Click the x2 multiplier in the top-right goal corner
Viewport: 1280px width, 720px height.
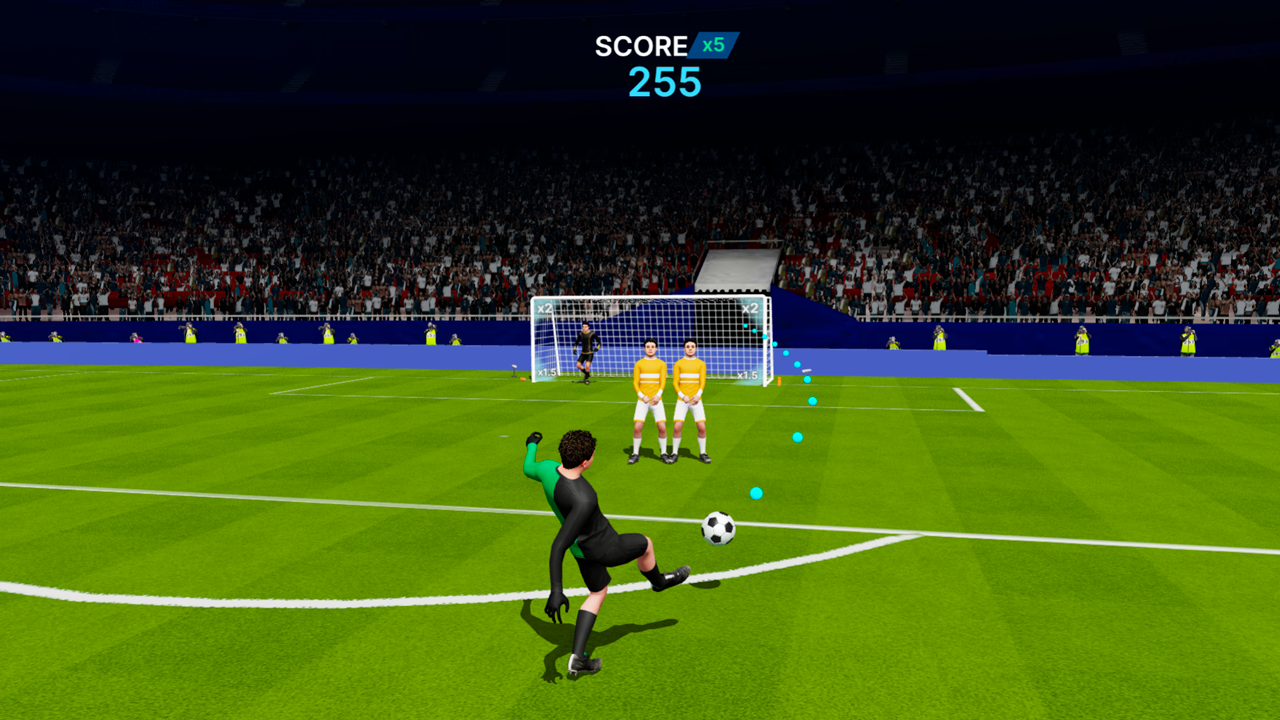pyautogui.click(x=751, y=309)
